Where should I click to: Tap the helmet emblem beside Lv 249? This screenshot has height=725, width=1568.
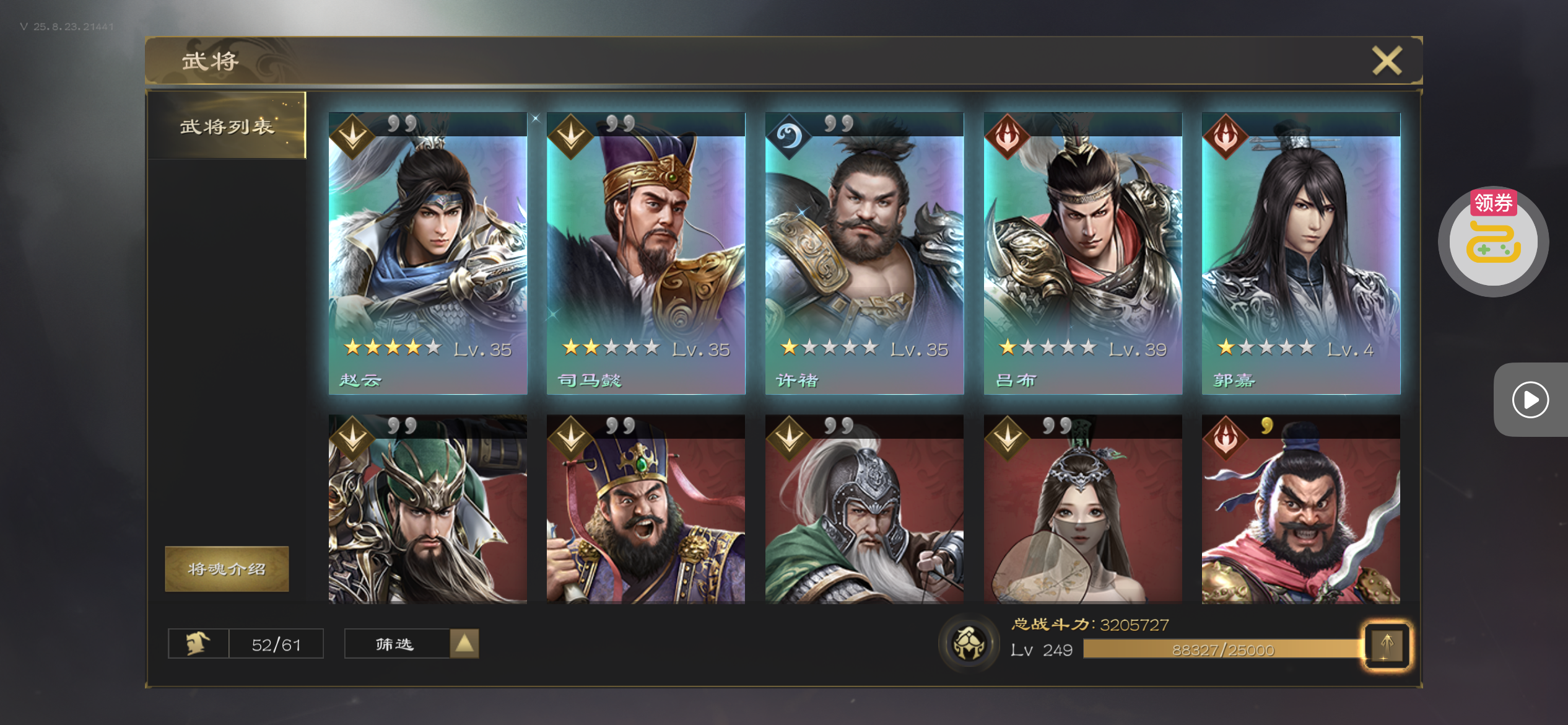969,644
